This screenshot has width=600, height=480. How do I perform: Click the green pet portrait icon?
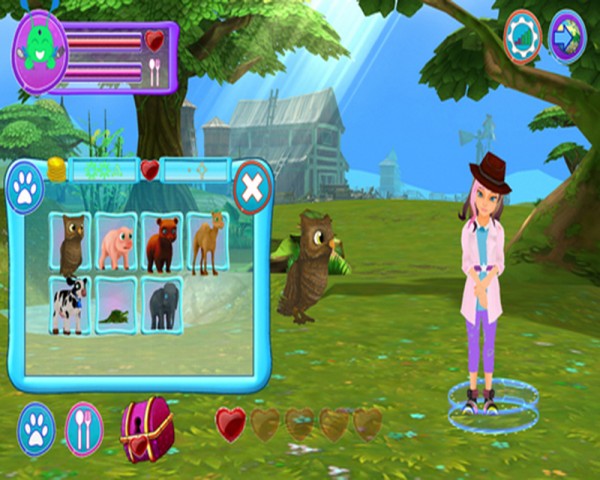point(40,49)
